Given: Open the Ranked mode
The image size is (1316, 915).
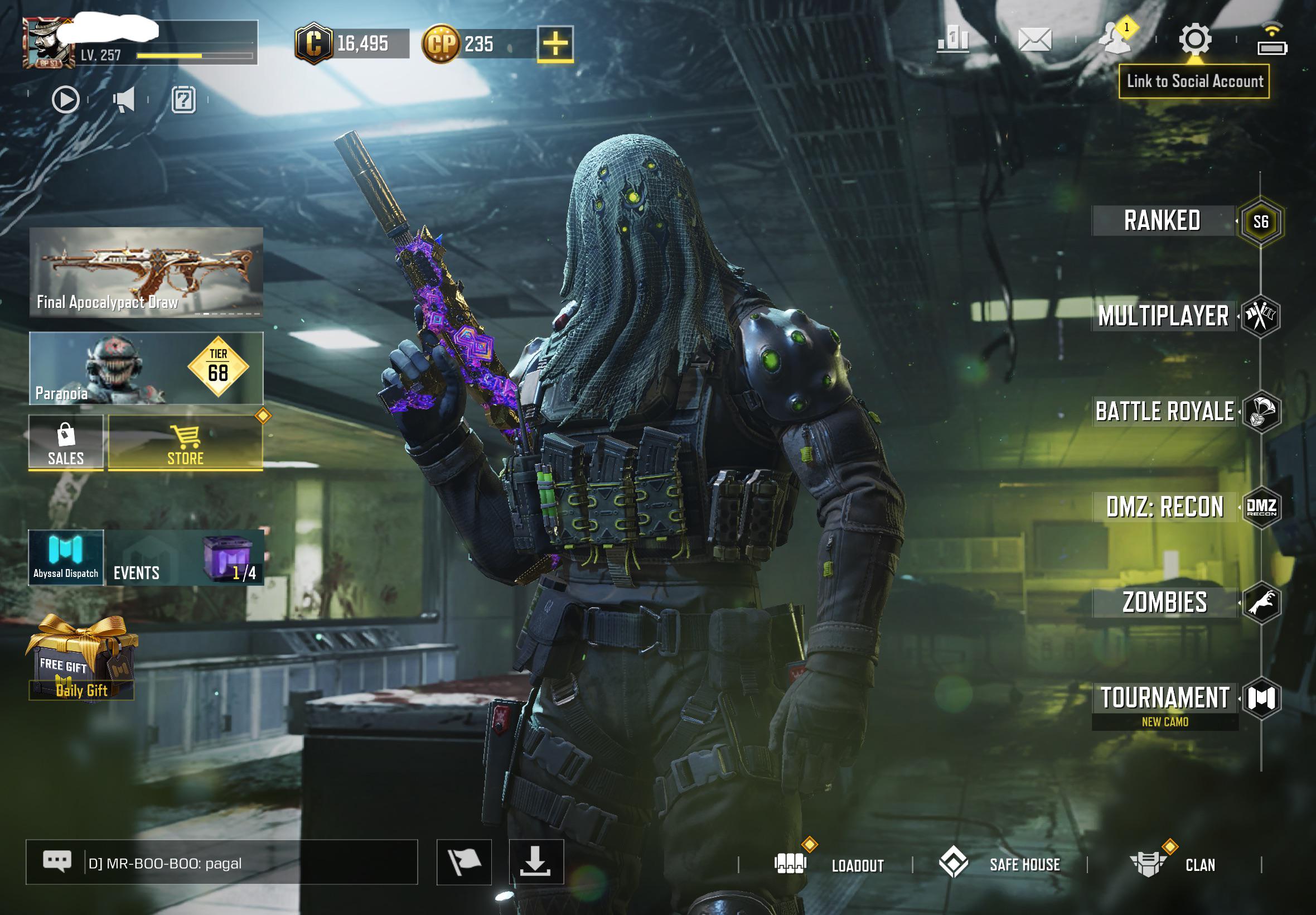Looking at the screenshot, I should pos(1163,221).
